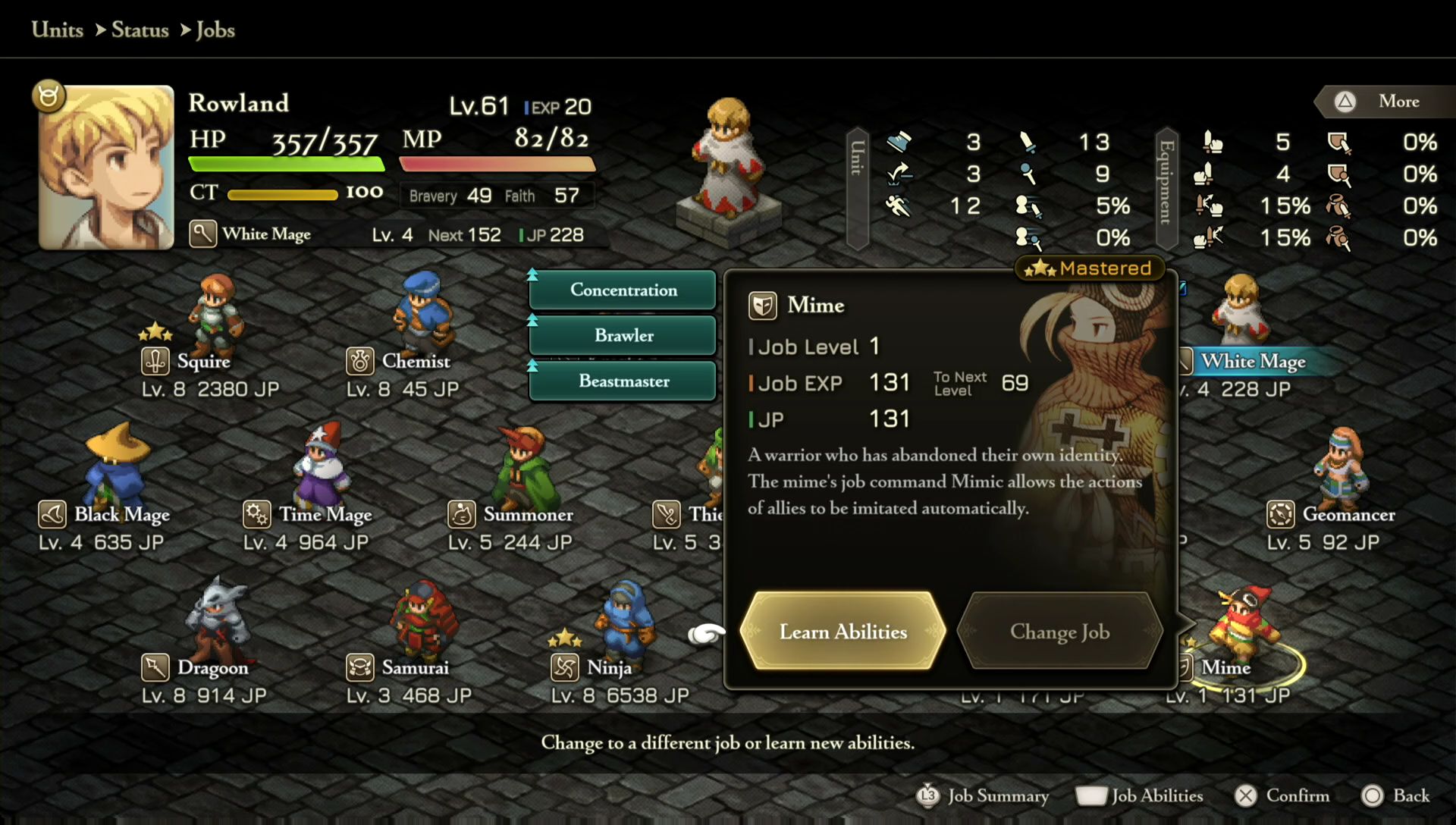Go back to Status breadcrumb
The image size is (1456, 825).
[x=140, y=30]
